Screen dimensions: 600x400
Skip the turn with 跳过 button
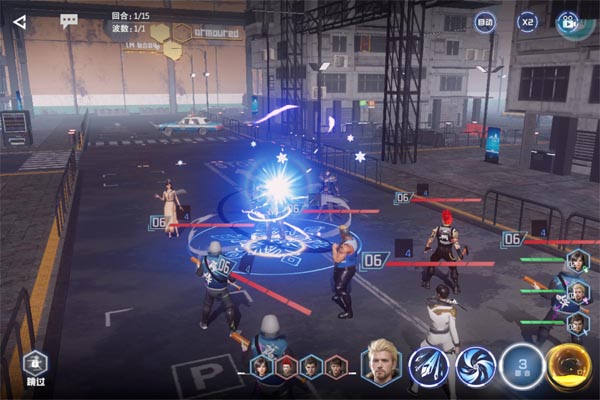pyautogui.click(x=33, y=366)
